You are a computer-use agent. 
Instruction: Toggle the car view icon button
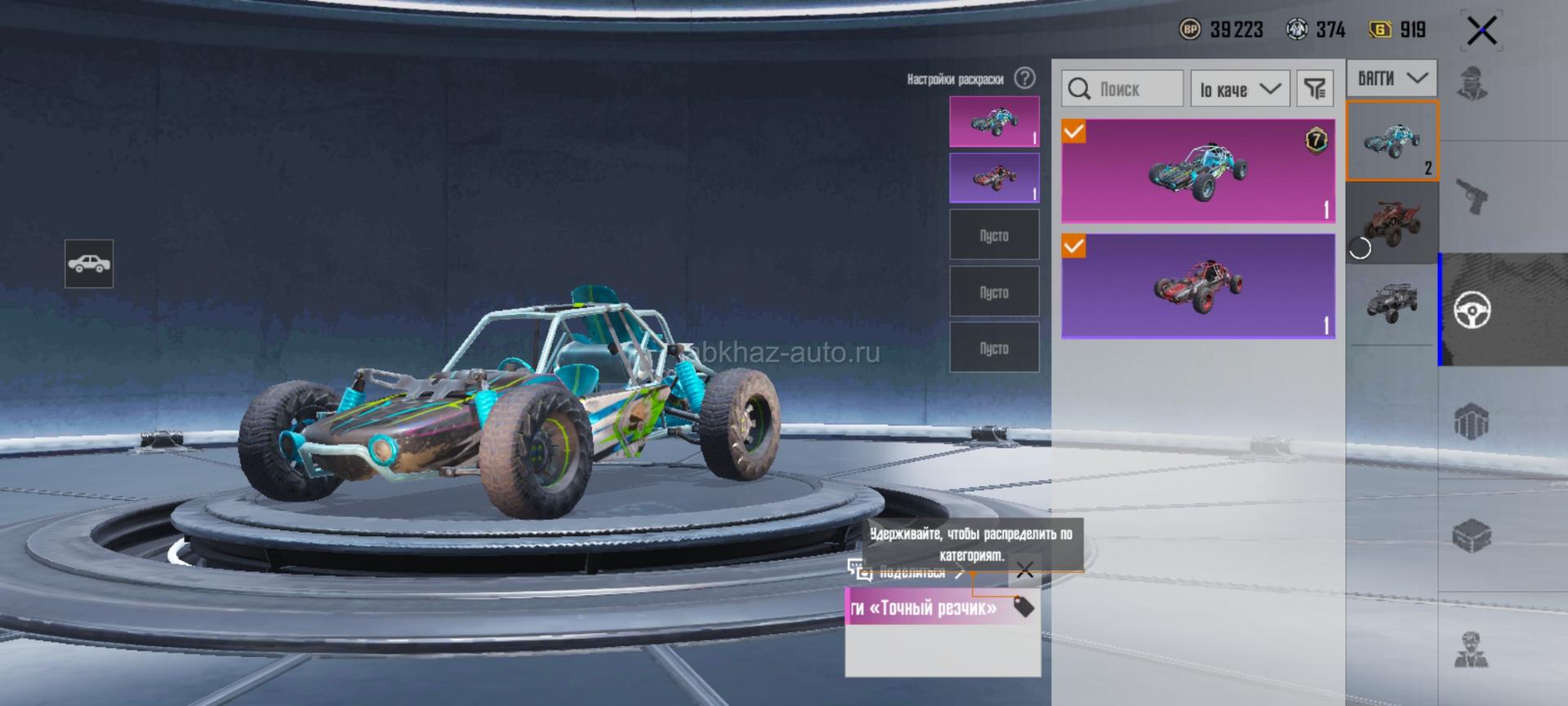(89, 264)
